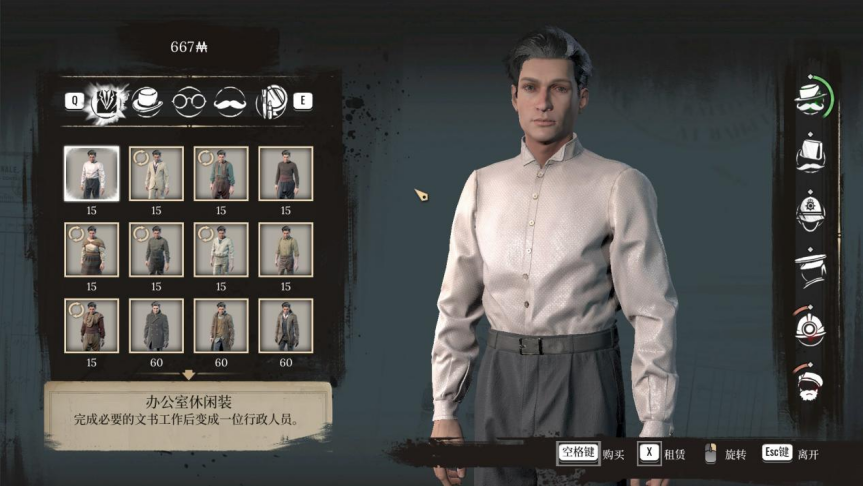
Task: Leave the shop with 离开
Action: [x=791, y=453]
